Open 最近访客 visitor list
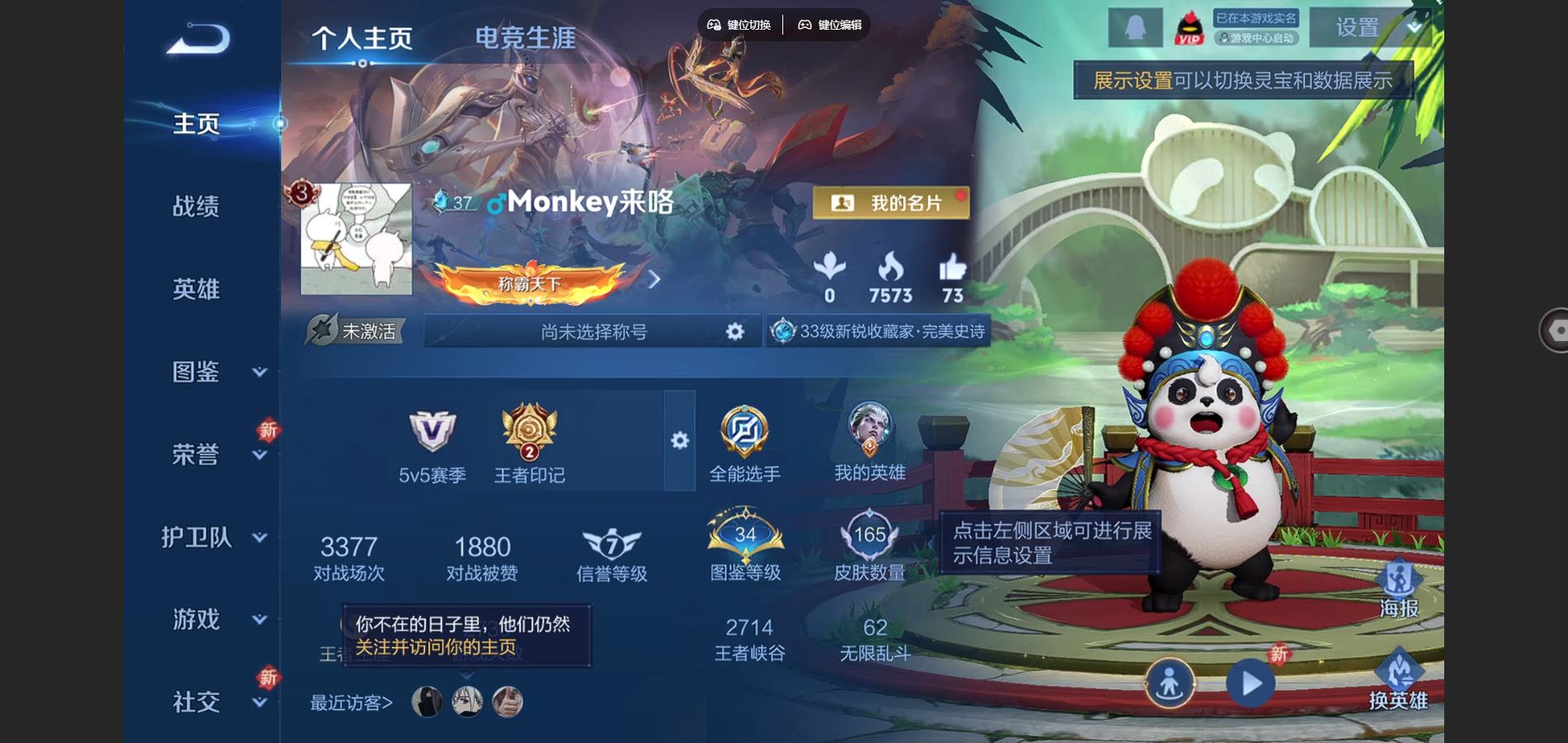Viewport: 1568px width, 743px height. coord(352,703)
